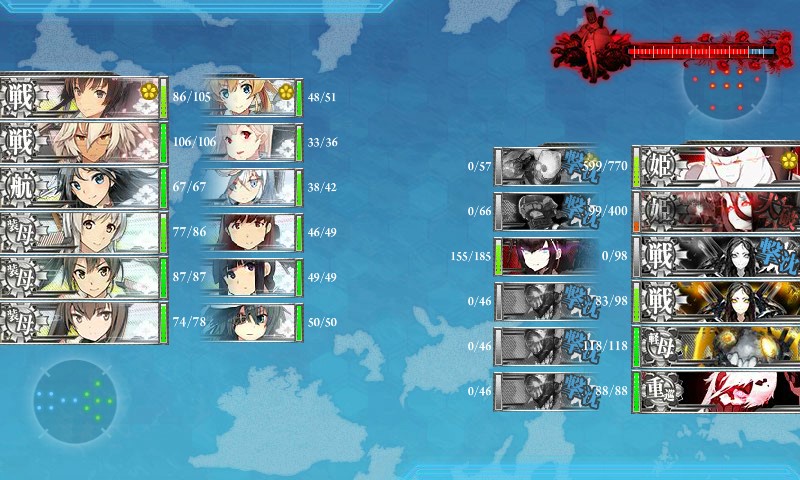
Task: Select the battleship banner showing 106/106 HP
Action: 80,142
